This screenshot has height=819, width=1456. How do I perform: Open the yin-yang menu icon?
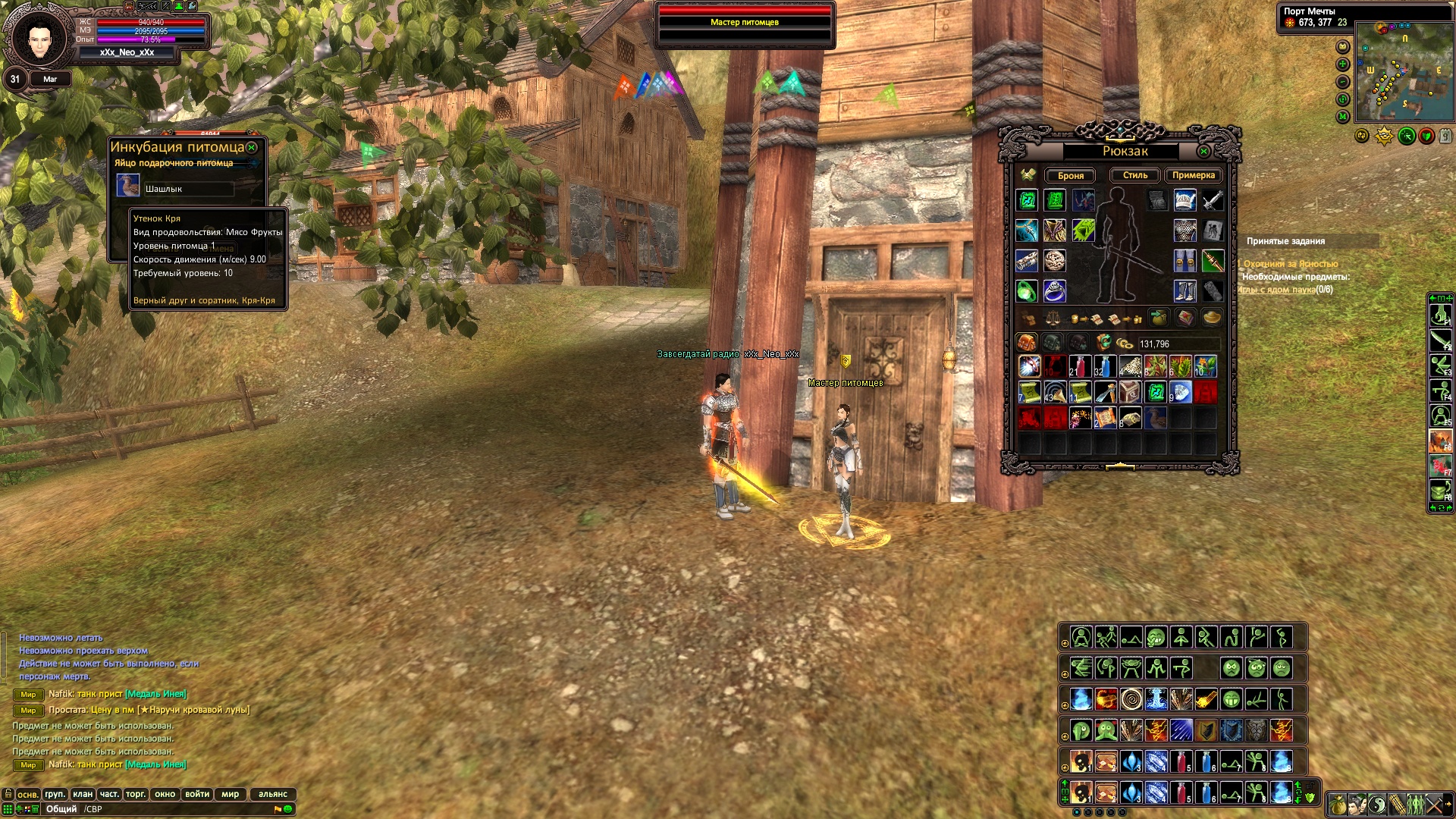click(1377, 805)
